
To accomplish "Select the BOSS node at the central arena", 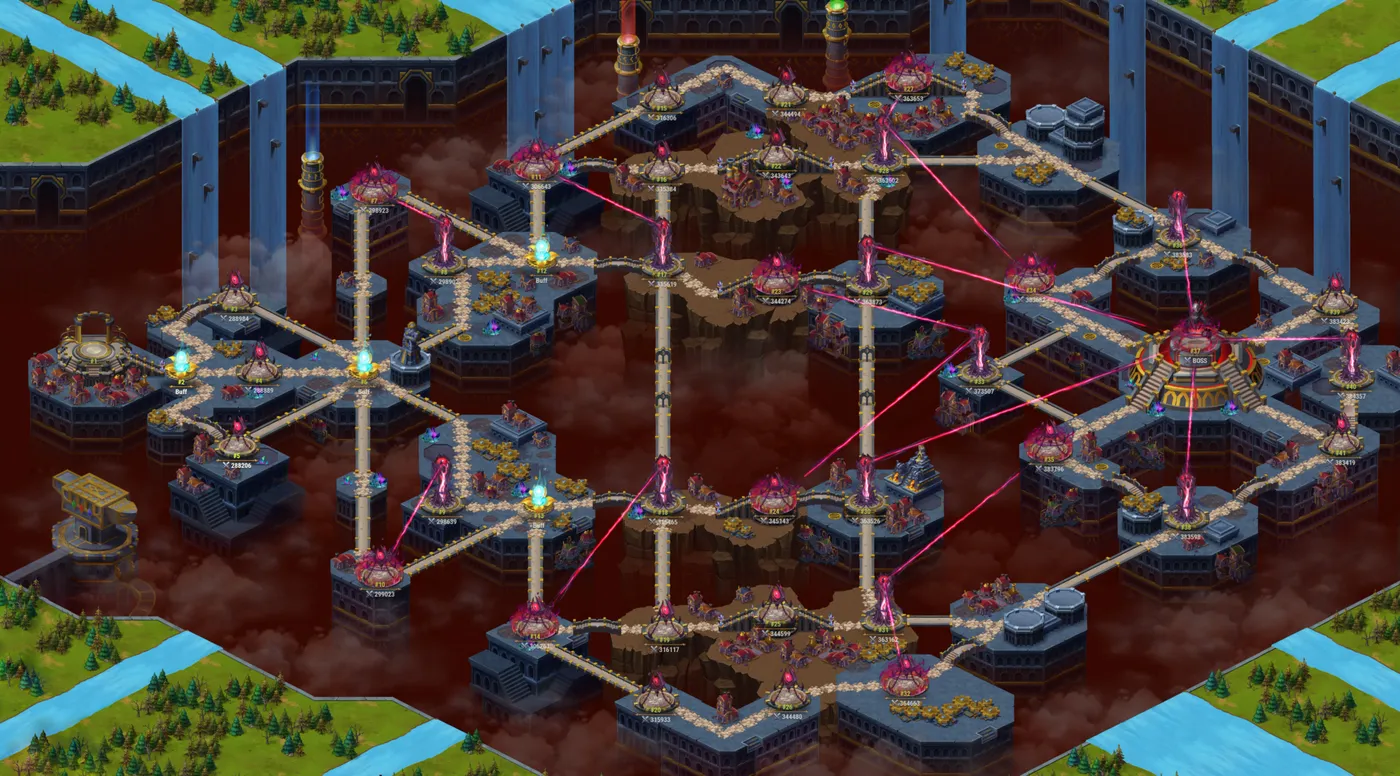I will point(1196,359).
